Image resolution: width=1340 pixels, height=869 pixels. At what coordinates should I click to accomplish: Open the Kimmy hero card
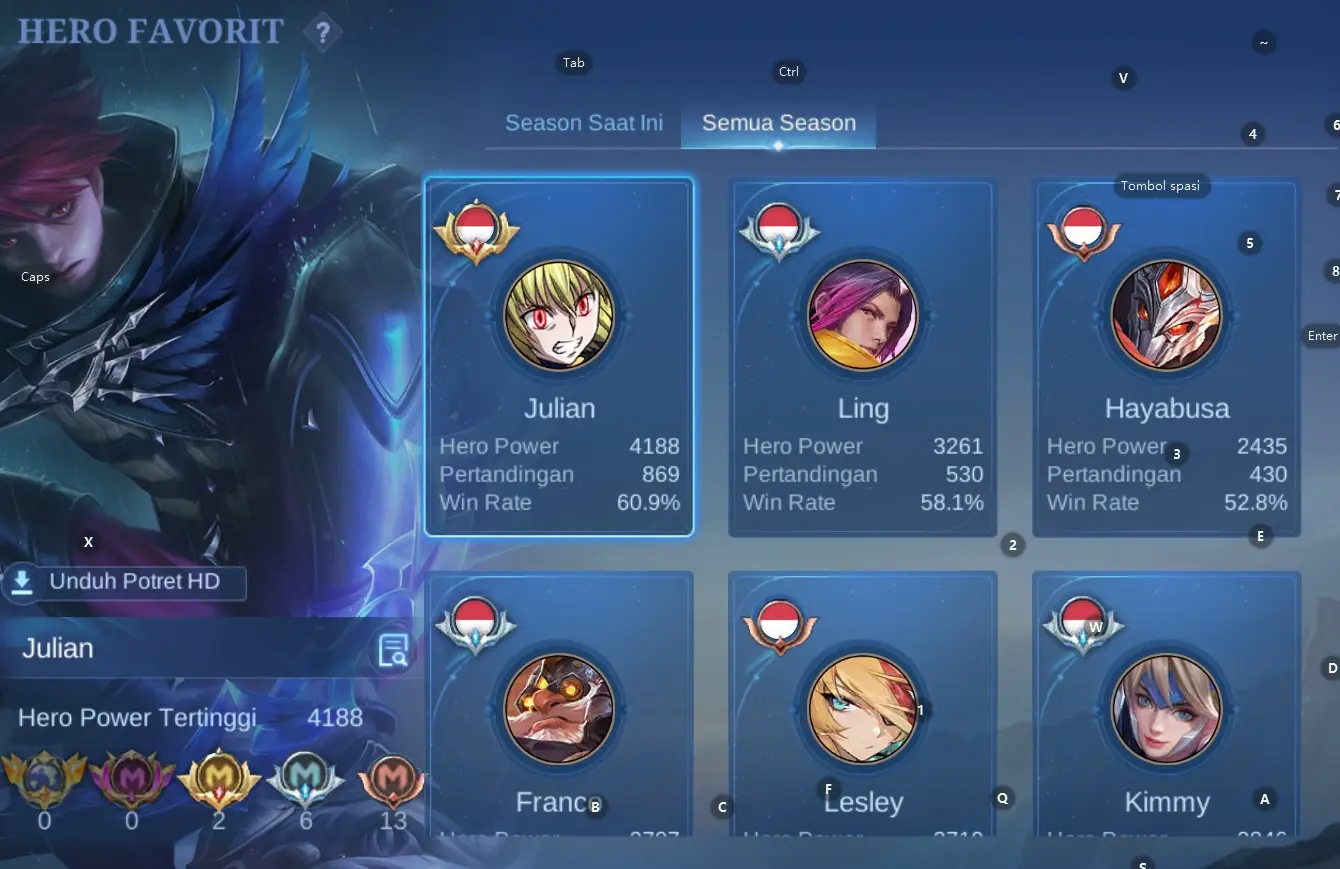pyautogui.click(x=1166, y=705)
